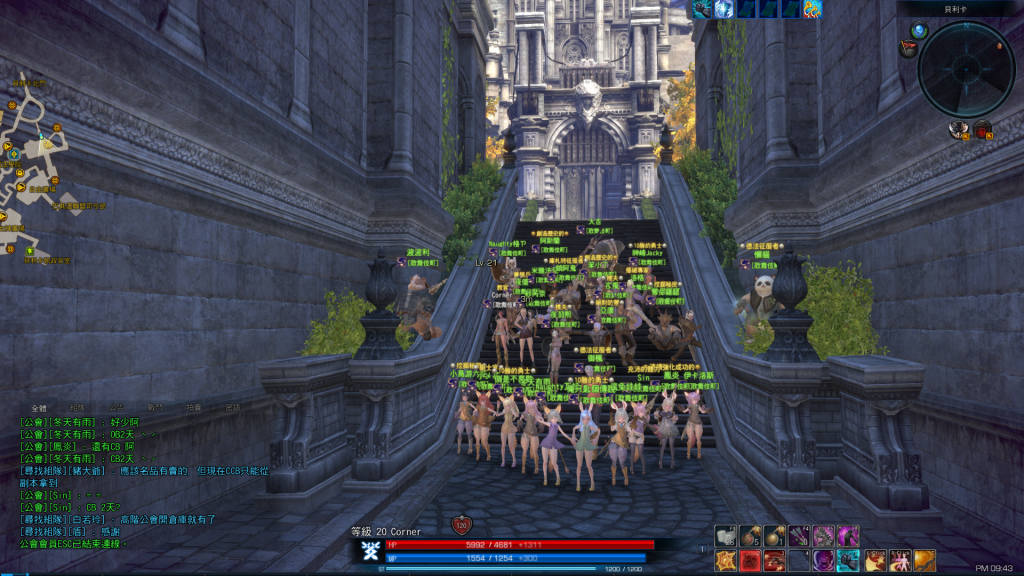Open the 組隊 chat tab
Screen dimensions: 1024x576
77,408
